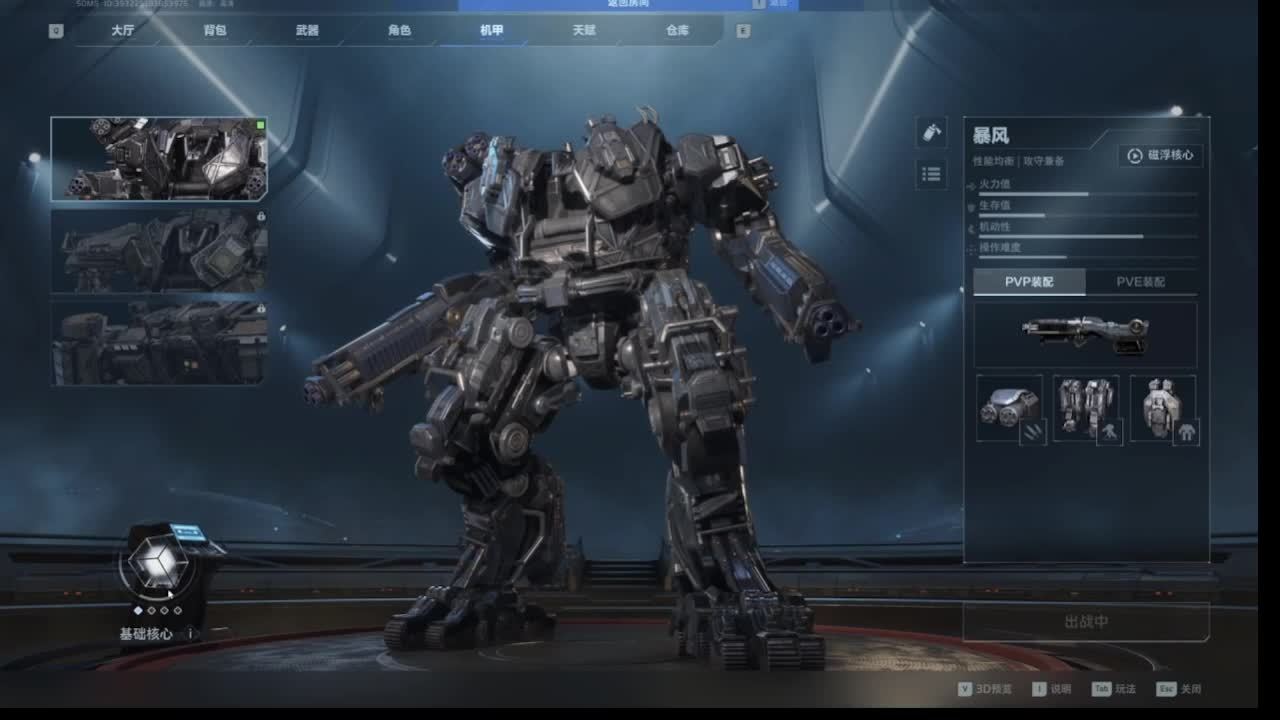Open the spray paint customization icon
1280x720 pixels.
931,133
